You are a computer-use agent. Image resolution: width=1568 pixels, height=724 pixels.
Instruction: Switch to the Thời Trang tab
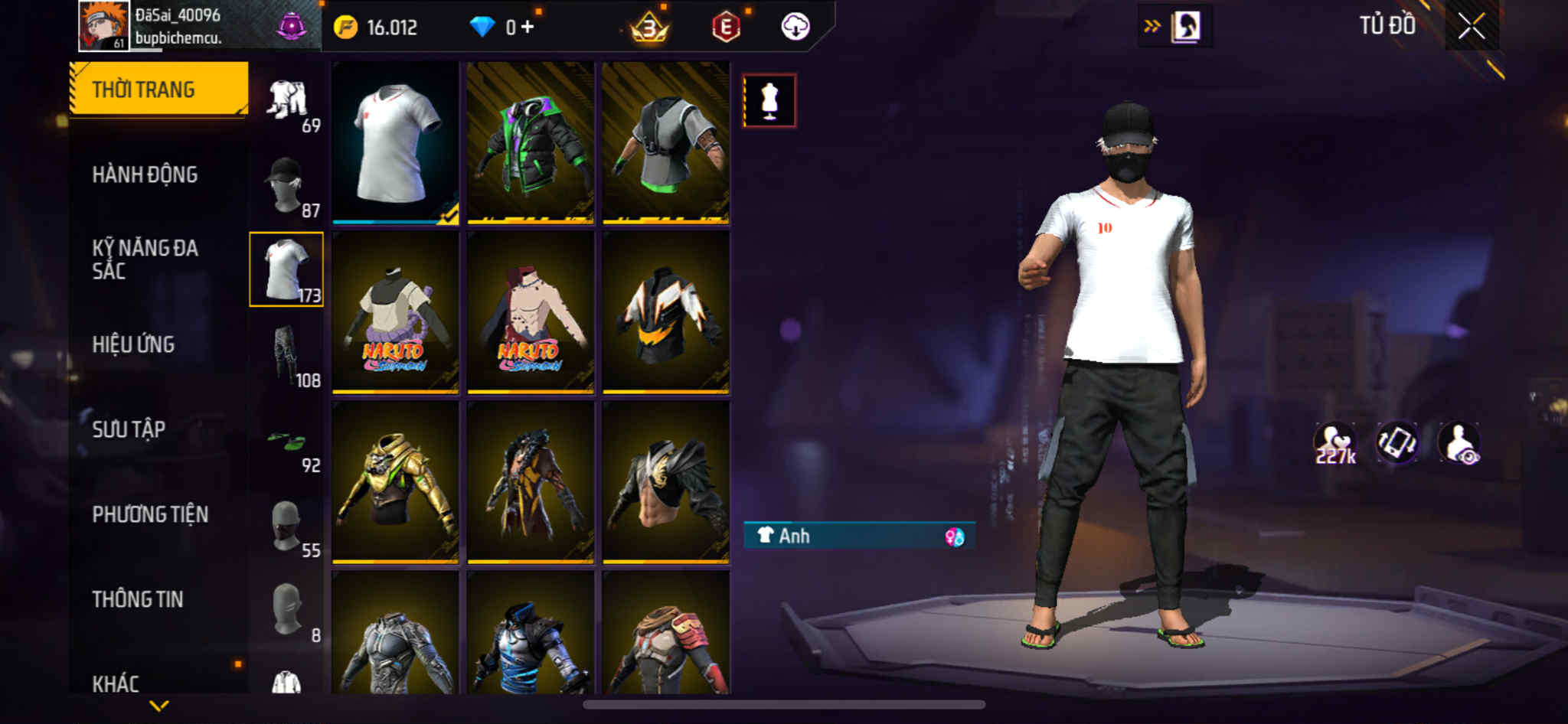tap(158, 90)
